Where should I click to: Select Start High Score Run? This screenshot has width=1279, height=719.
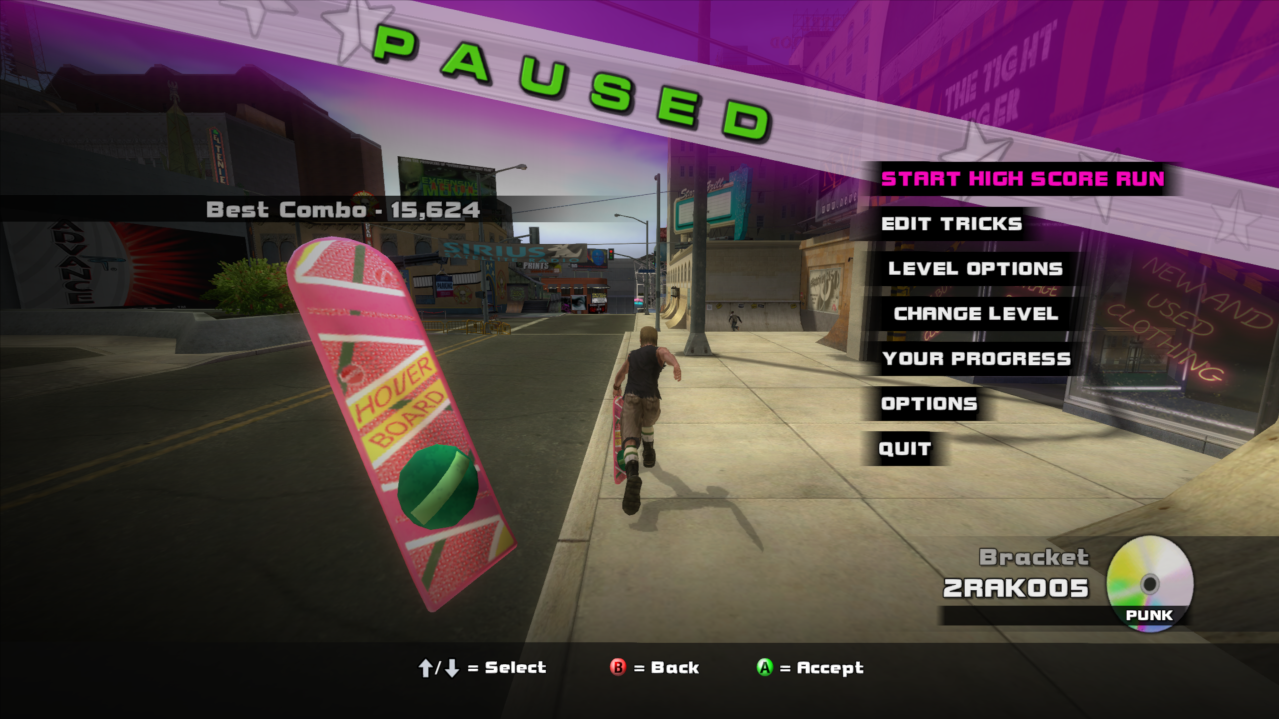[x=1022, y=180]
